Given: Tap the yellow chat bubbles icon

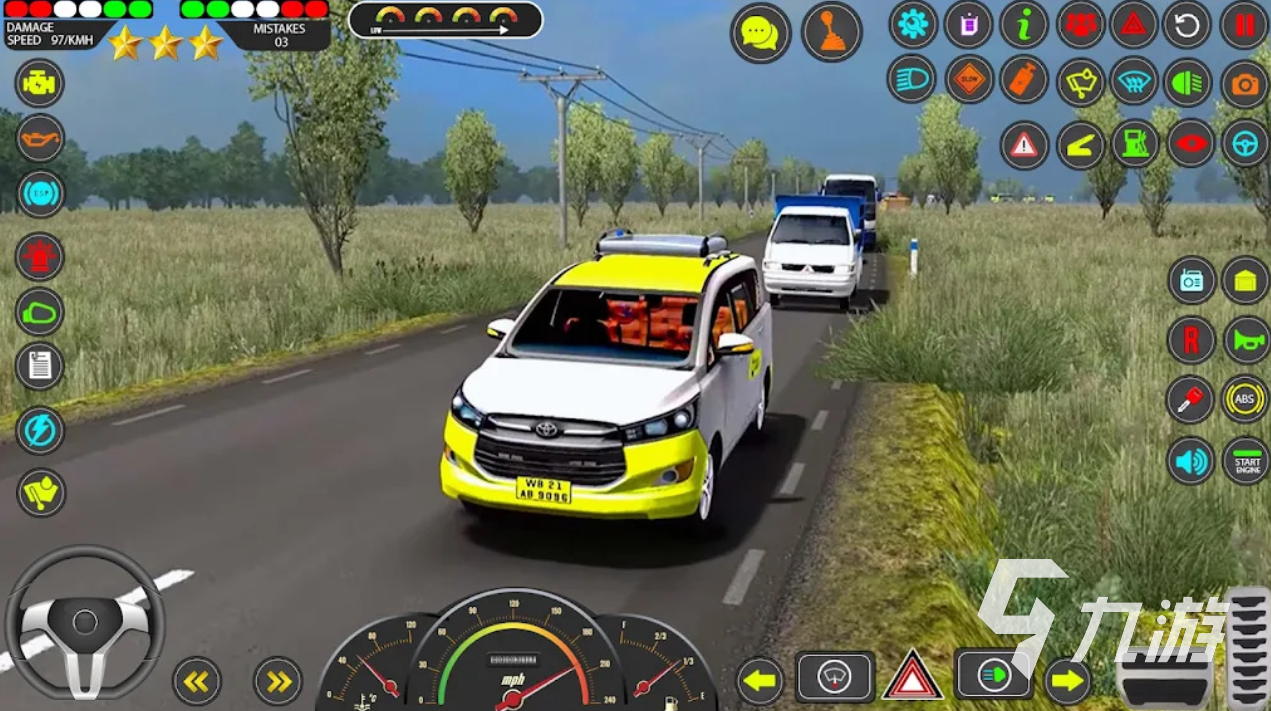Looking at the screenshot, I should tap(760, 32).
